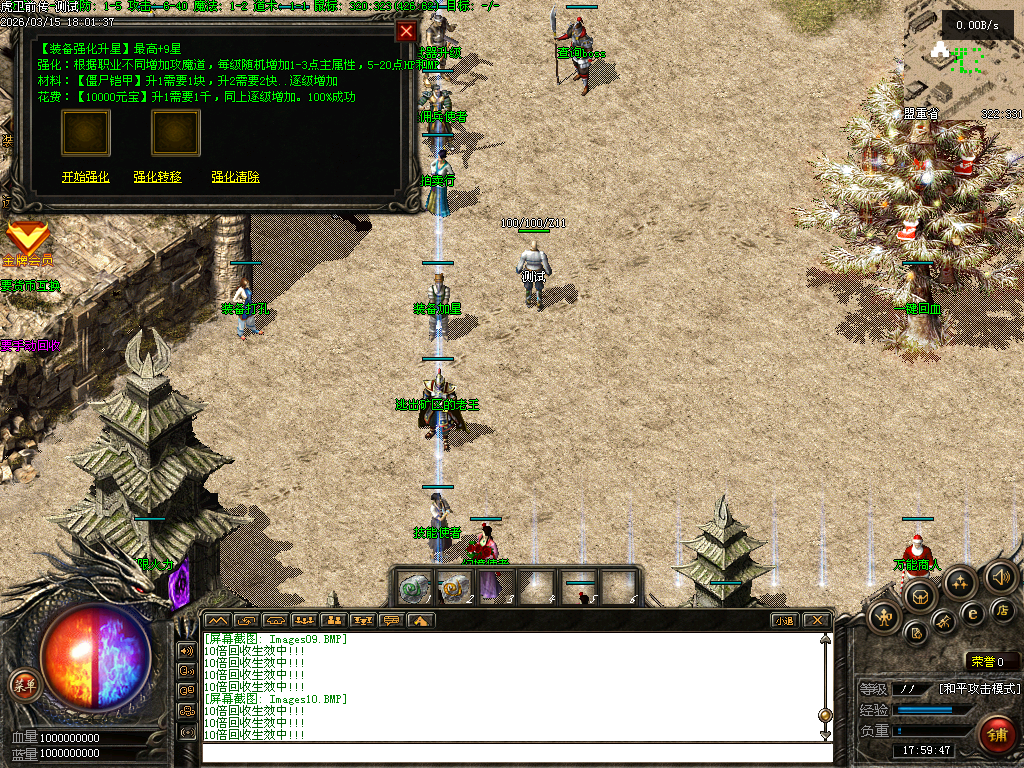Choose the 强化转移 enhancement transfer option
Image resolution: width=1024 pixels, height=768 pixels.
[x=158, y=177]
